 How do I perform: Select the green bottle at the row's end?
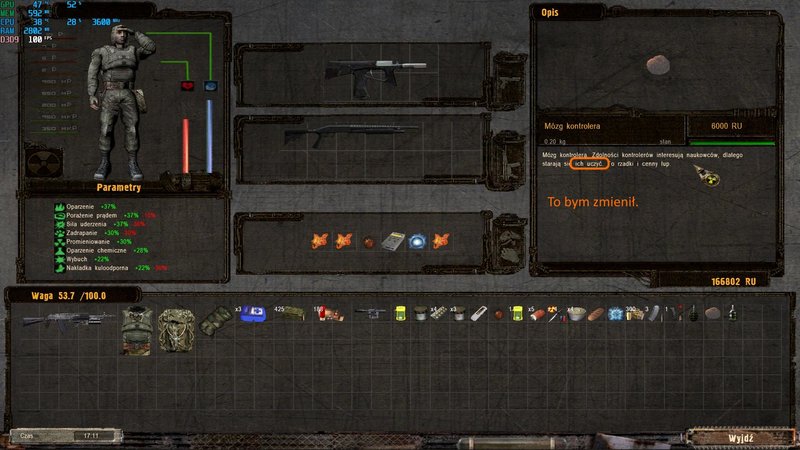tap(732, 313)
